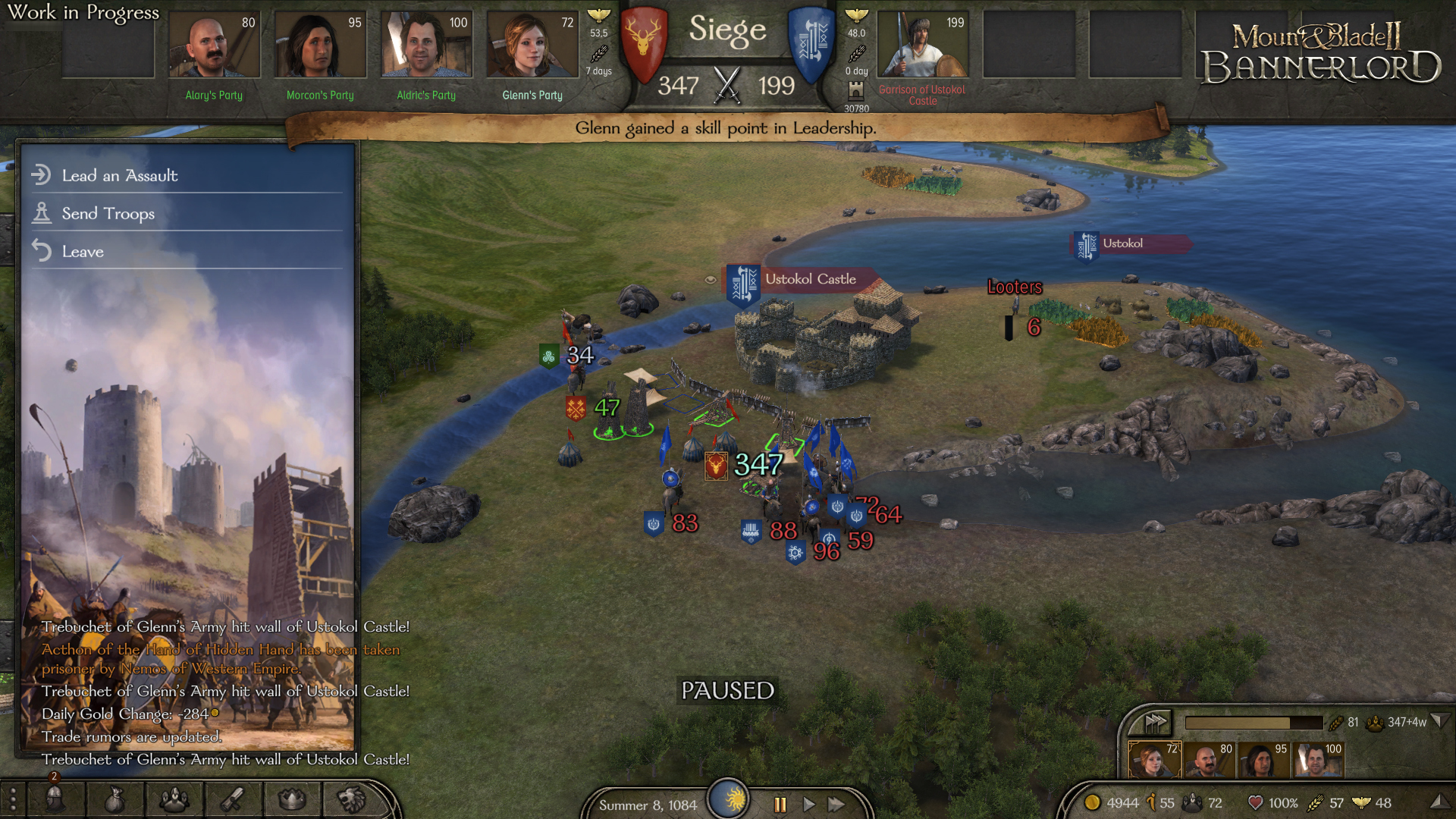This screenshot has height=819, width=1456.
Task: Click the Ustokol Castle map nameplate
Action: pos(808,279)
